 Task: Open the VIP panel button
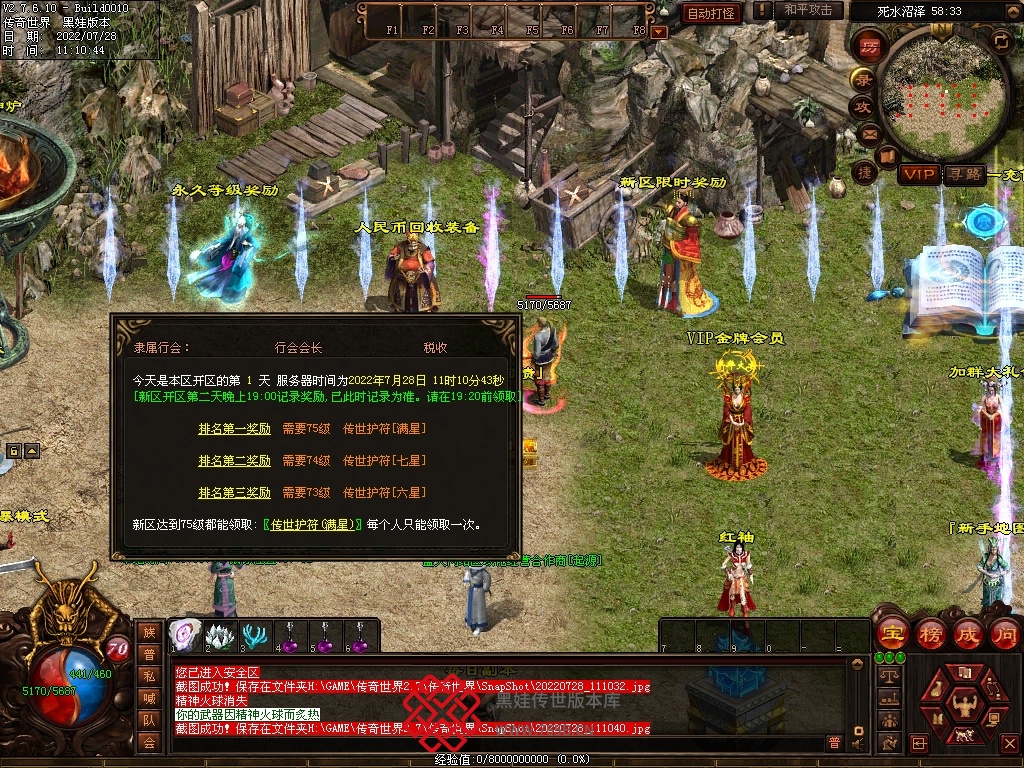click(918, 174)
